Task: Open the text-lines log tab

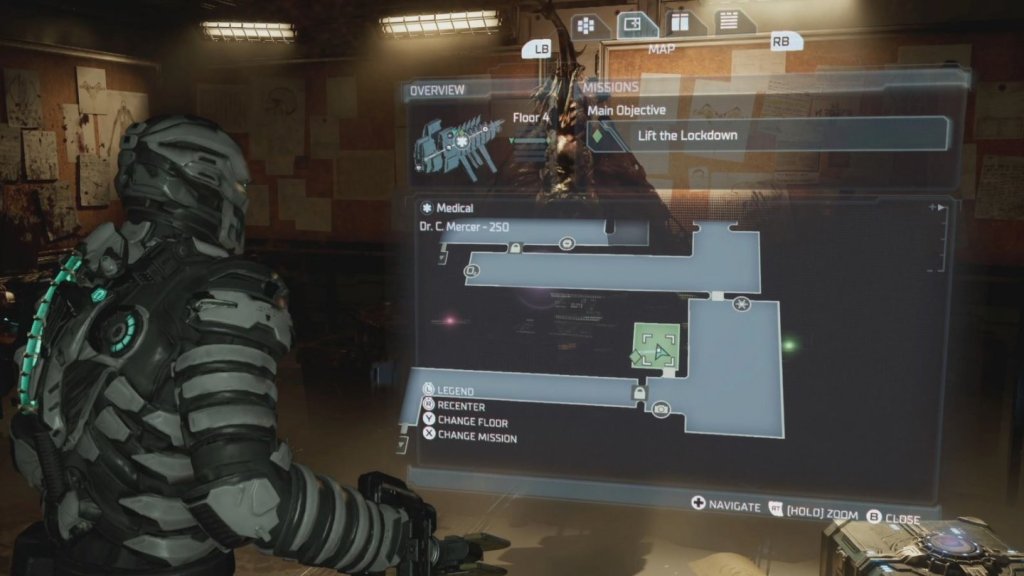Action: pos(727,20)
